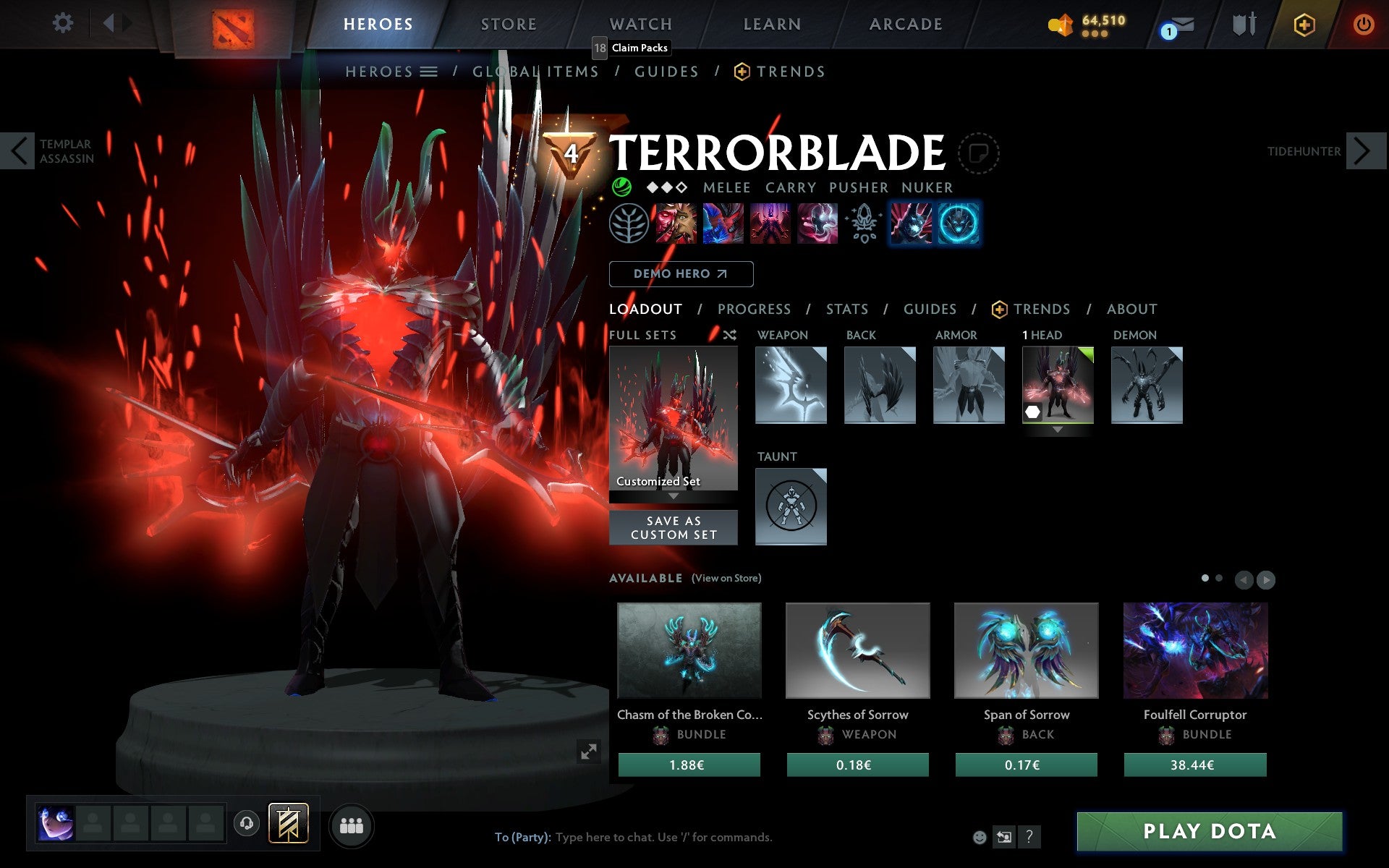Shuffle the Full Sets loadout
This screenshot has width=1389, height=868.
point(729,335)
